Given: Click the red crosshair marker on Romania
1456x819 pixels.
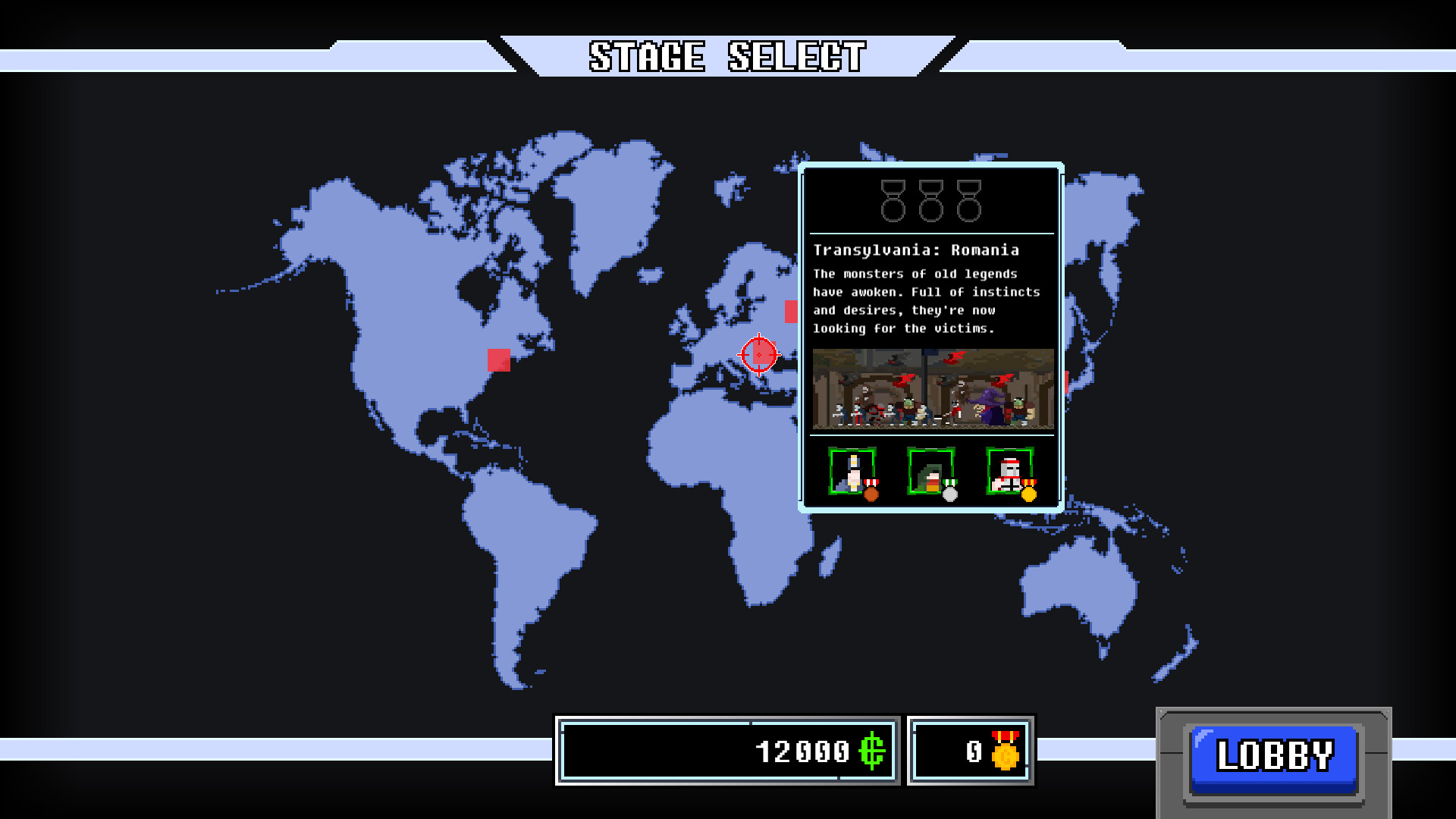Looking at the screenshot, I should click(759, 353).
